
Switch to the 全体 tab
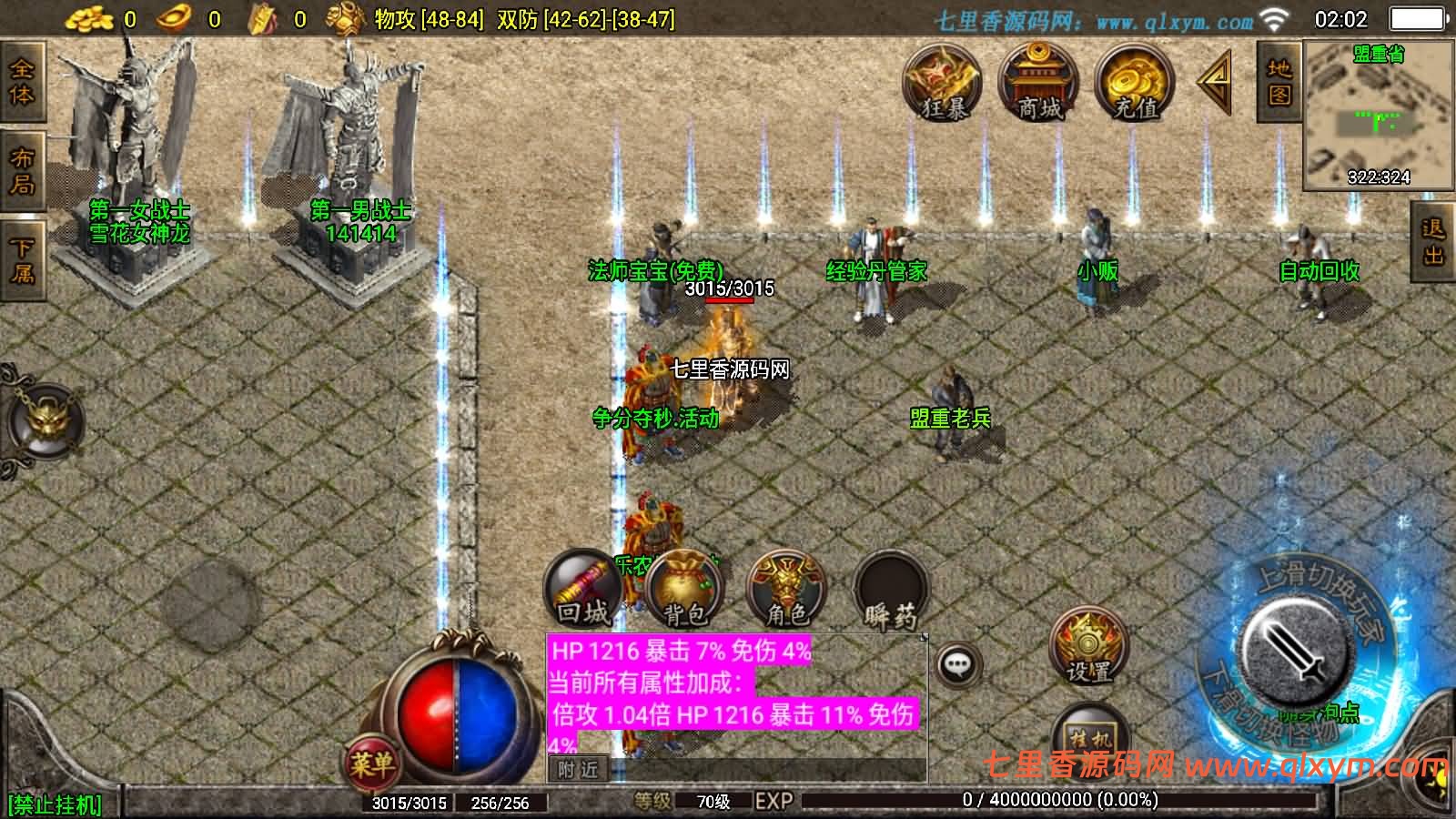pyautogui.click(x=21, y=83)
